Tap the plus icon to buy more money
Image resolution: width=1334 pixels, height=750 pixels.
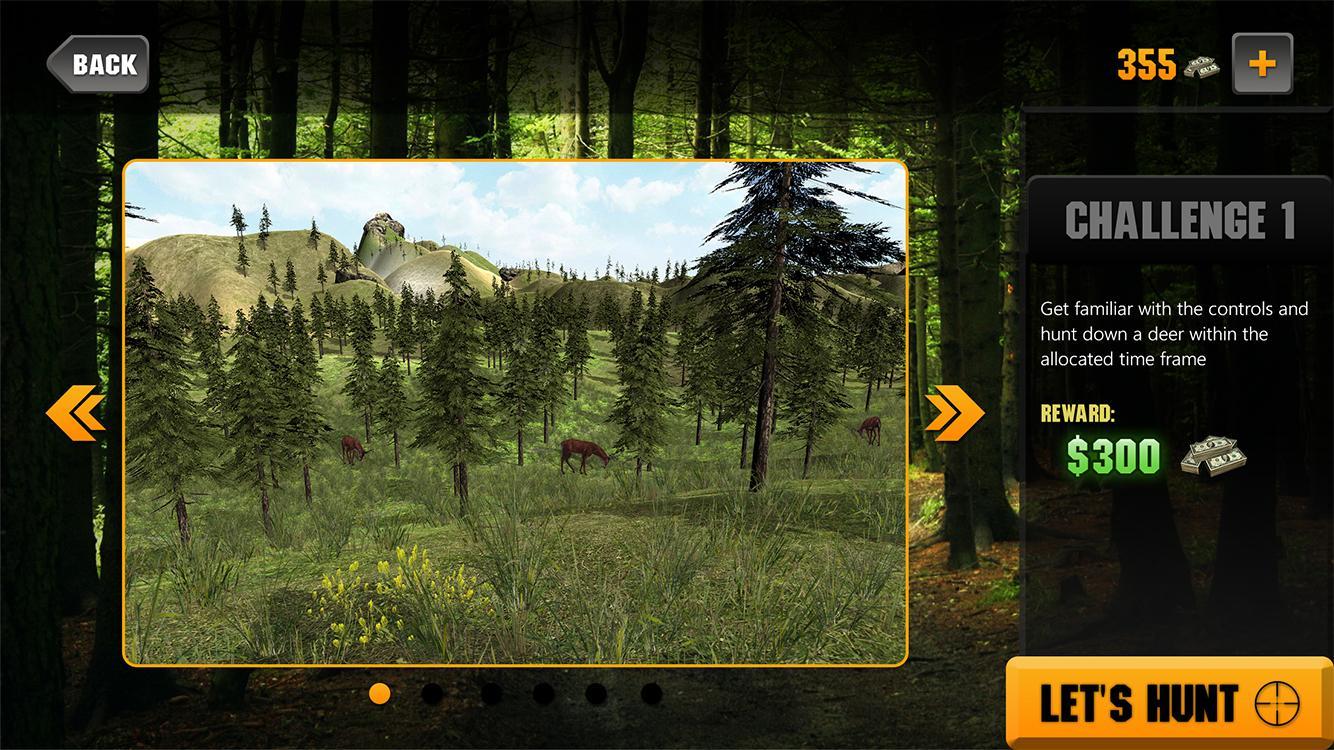[1262, 63]
